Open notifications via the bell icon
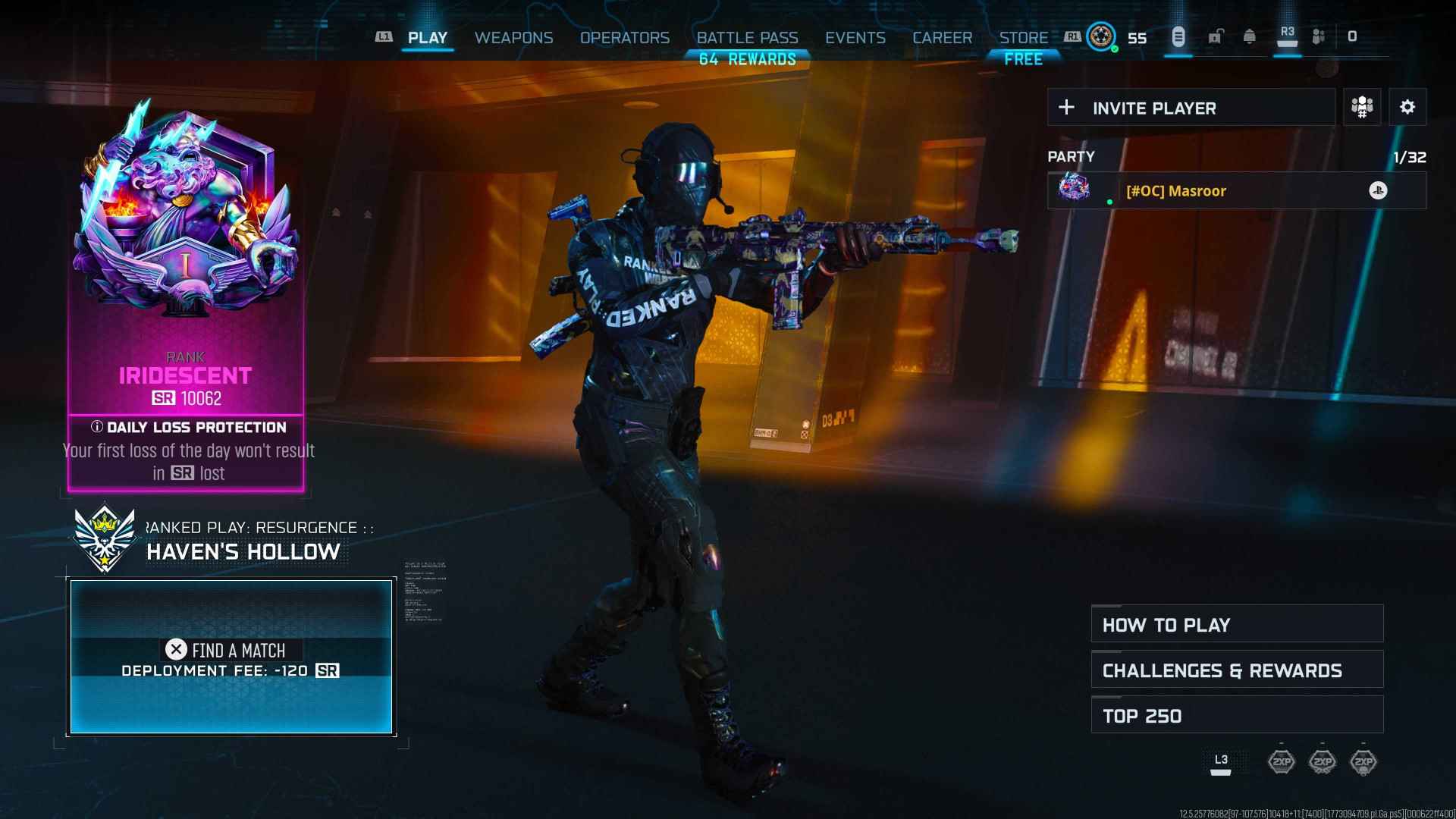The height and width of the screenshot is (819, 1456). [1250, 36]
